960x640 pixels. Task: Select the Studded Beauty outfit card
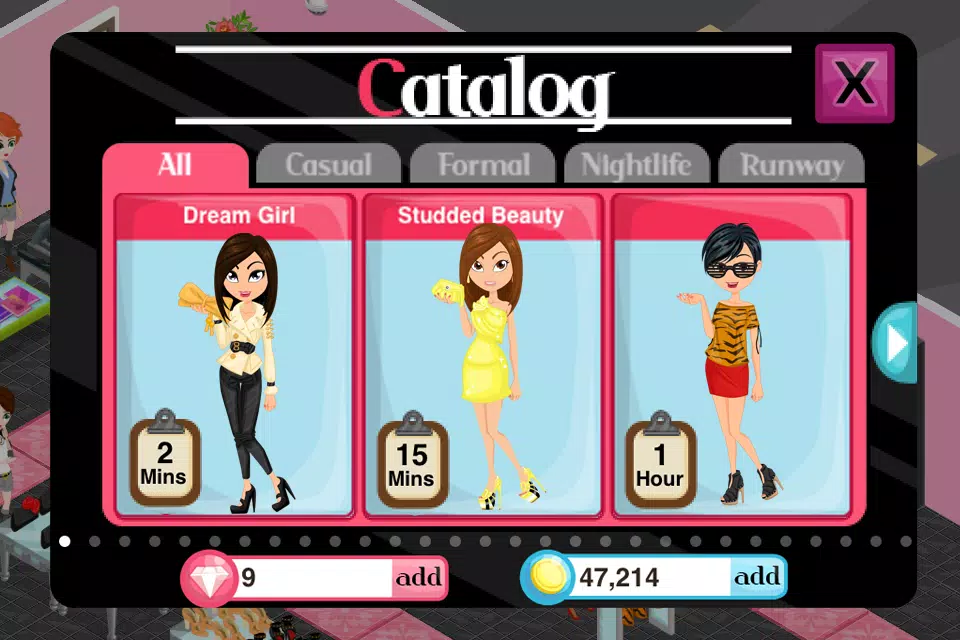[x=481, y=360]
